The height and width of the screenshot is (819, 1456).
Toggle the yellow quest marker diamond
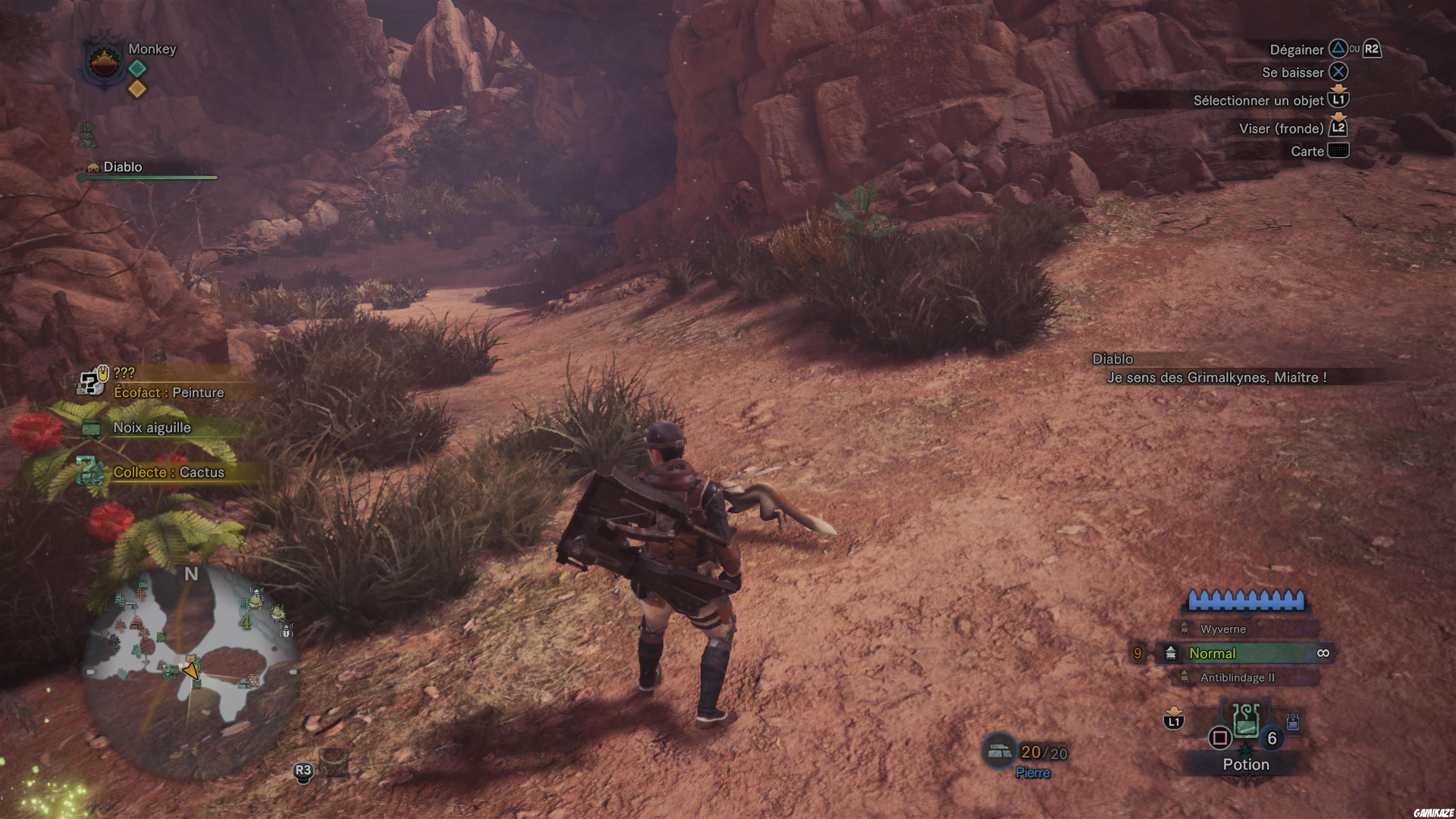(137, 89)
